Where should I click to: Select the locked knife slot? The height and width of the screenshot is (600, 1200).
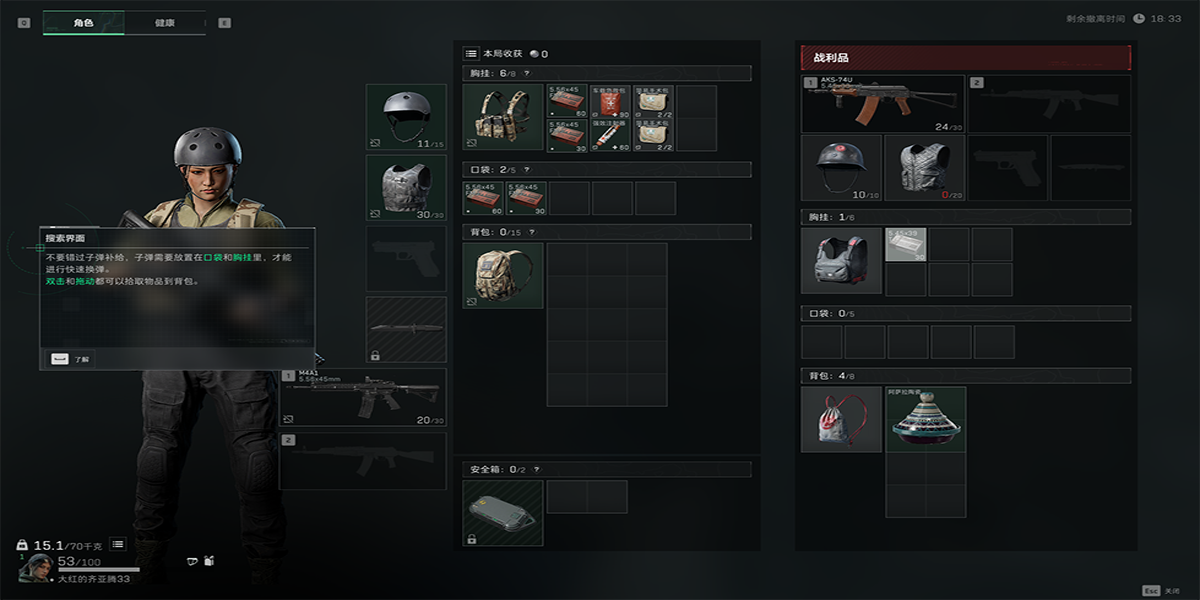pos(406,329)
